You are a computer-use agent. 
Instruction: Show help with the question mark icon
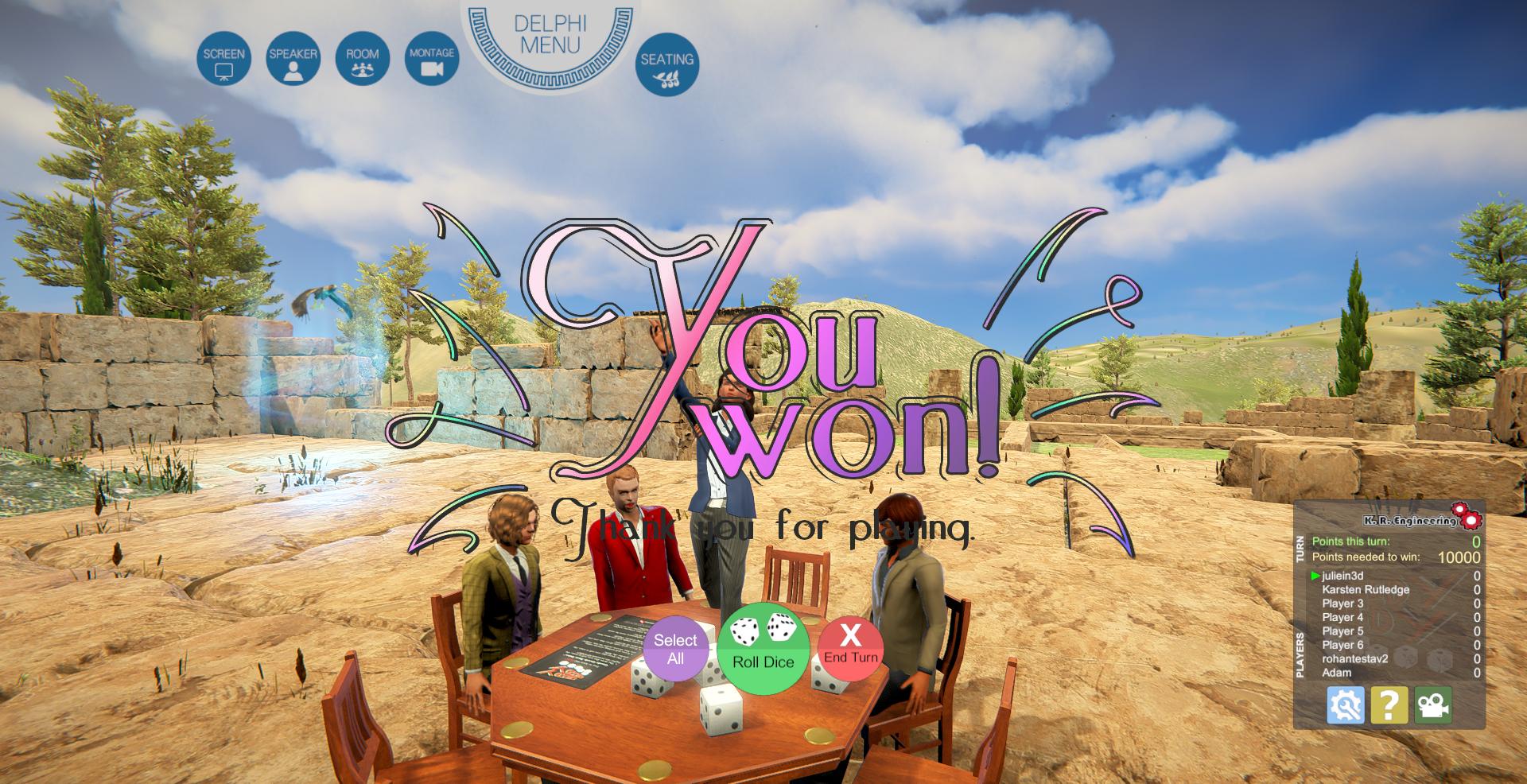pyautogui.click(x=1389, y=705)
